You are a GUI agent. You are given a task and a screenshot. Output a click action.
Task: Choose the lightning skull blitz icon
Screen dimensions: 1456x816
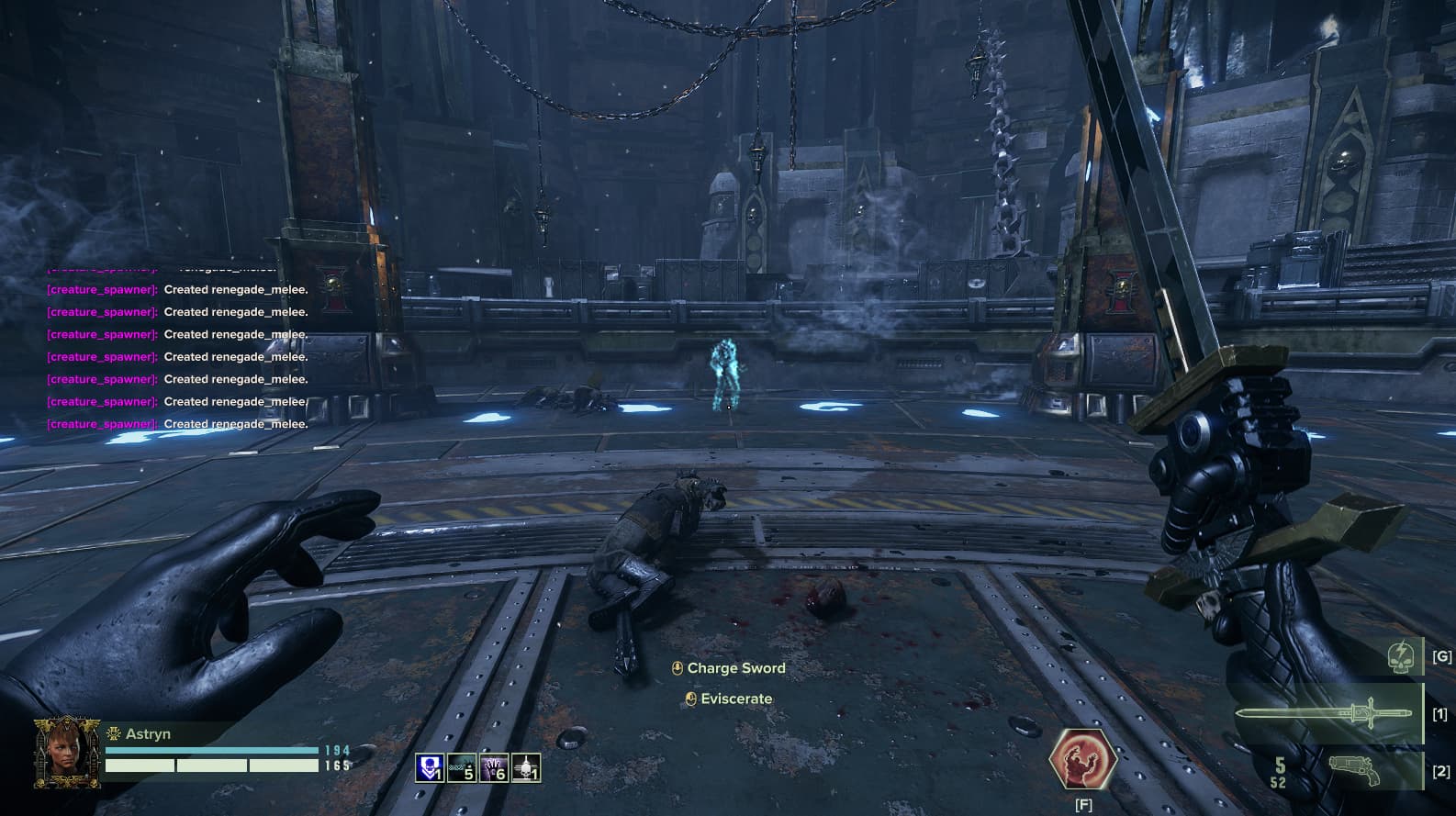click(x=1399, y=657)
